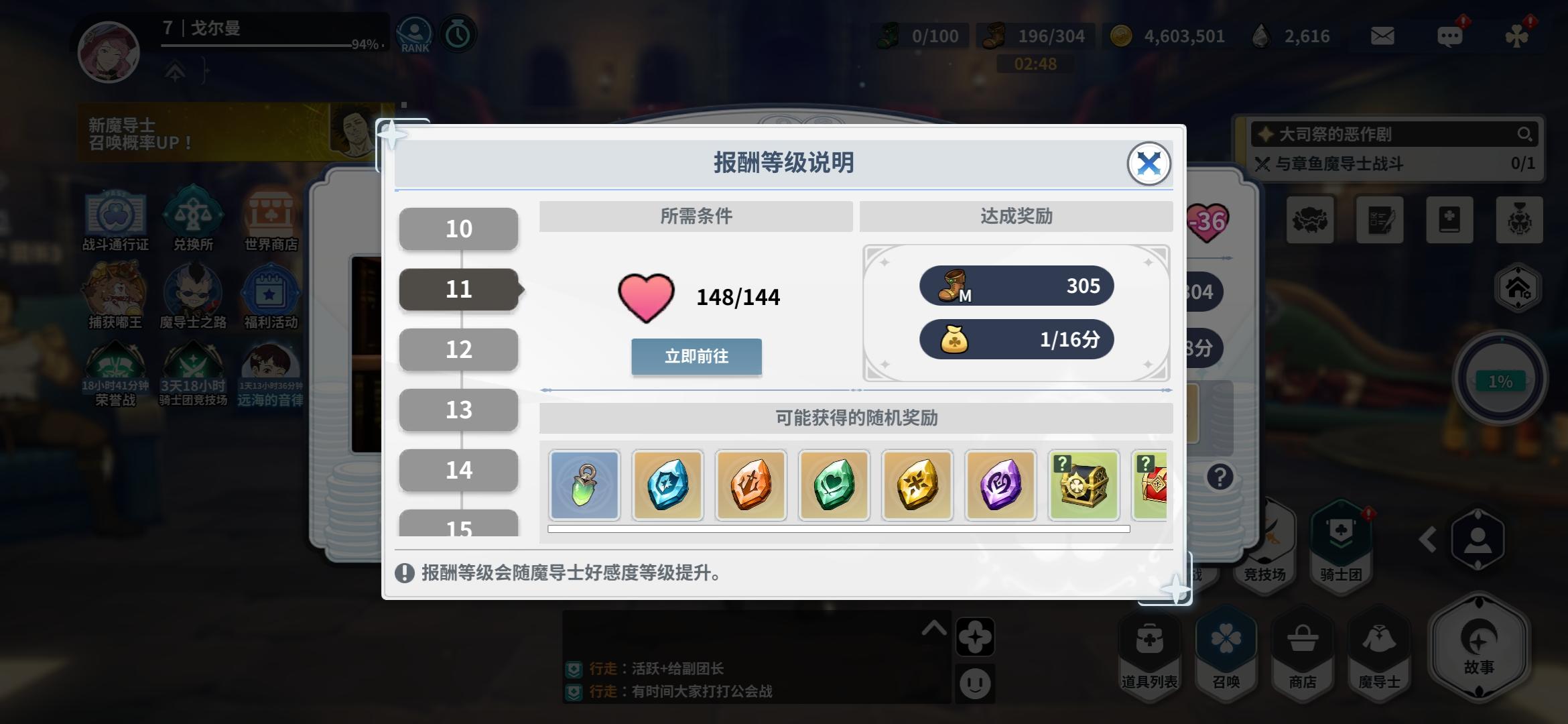Toggle the RANK display bubble
The height and width of the screenshot is (724, 1568).
tap(415, 34)
